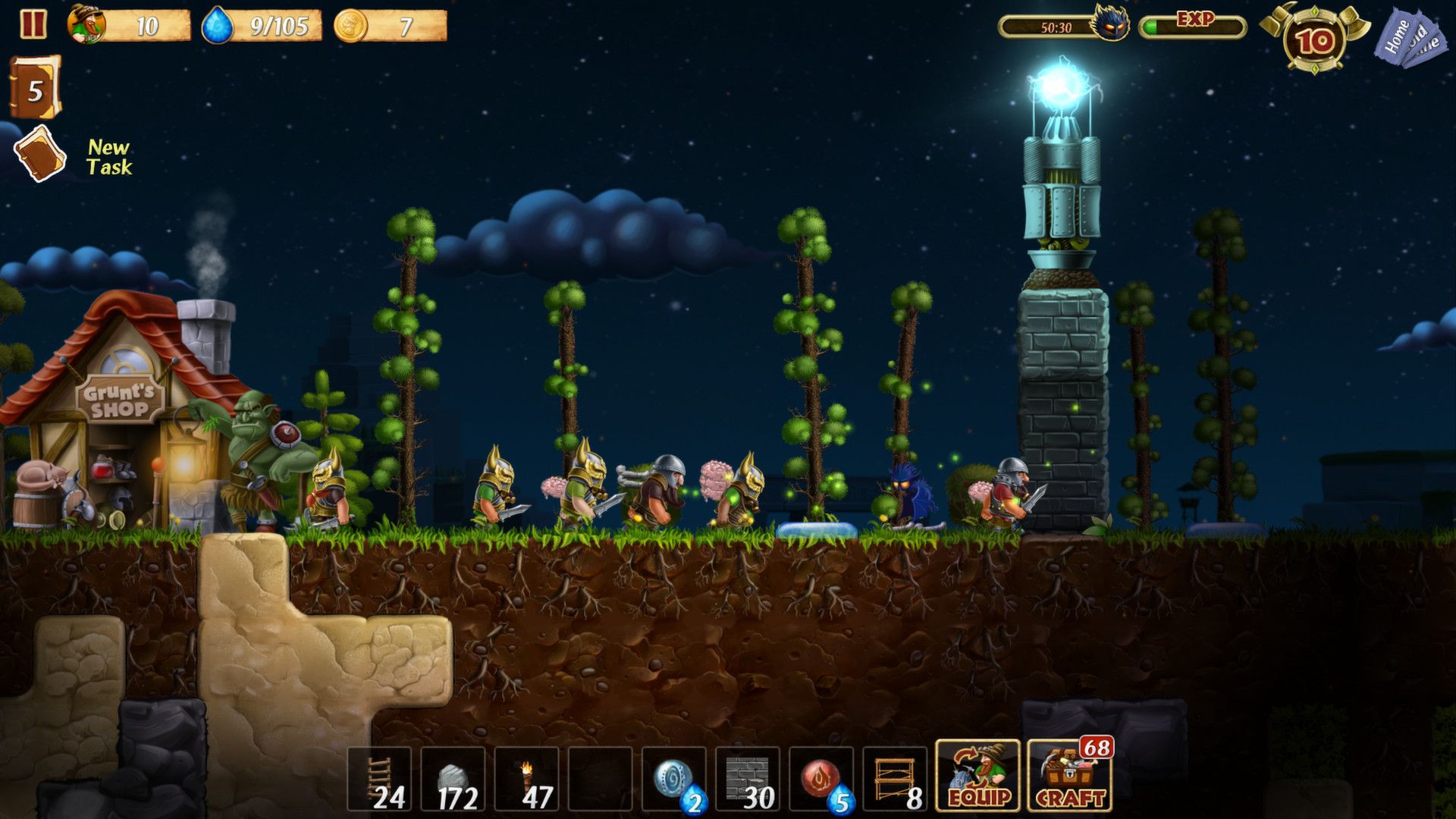Viewport: 1456px width, 819px height.
Task: Choose the blue swirl spell slot
Action: pos(673,779)
